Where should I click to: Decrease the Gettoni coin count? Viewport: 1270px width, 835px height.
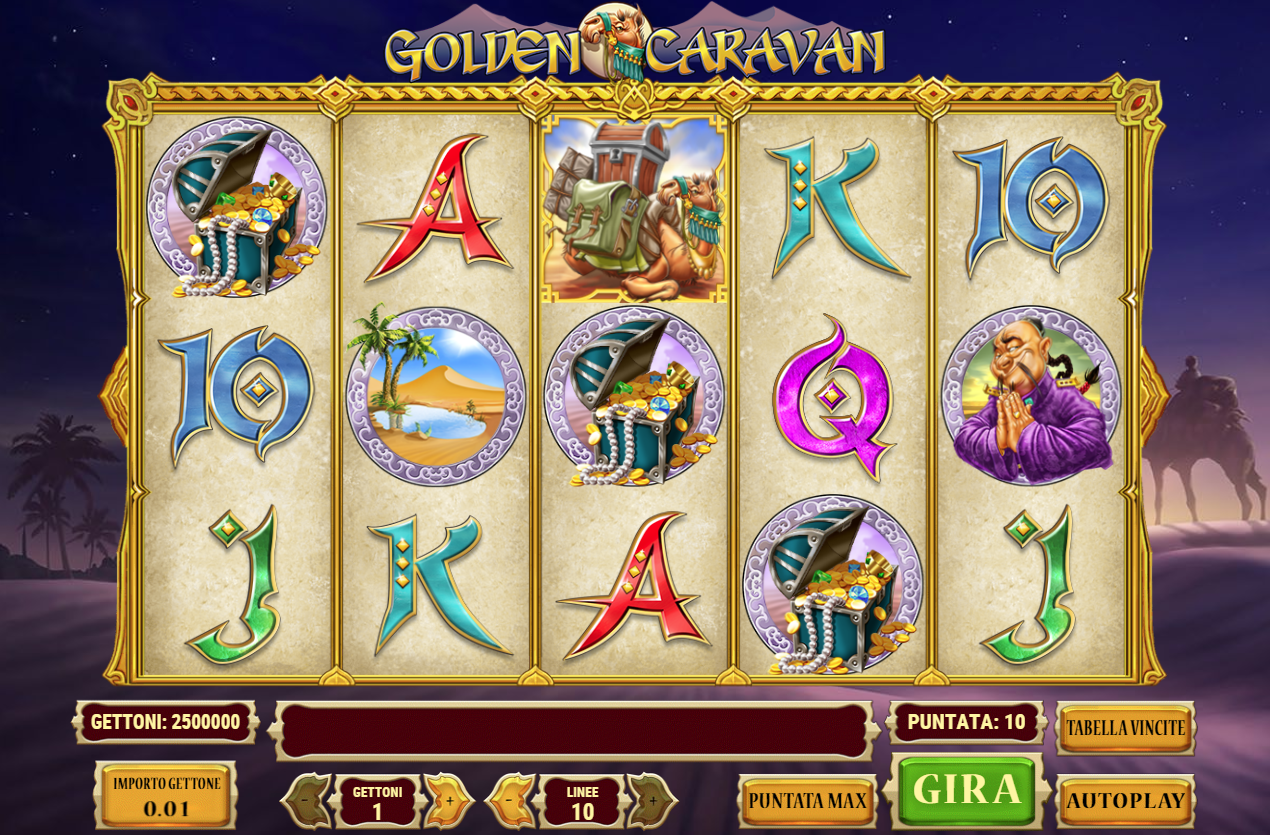point(306,800)
